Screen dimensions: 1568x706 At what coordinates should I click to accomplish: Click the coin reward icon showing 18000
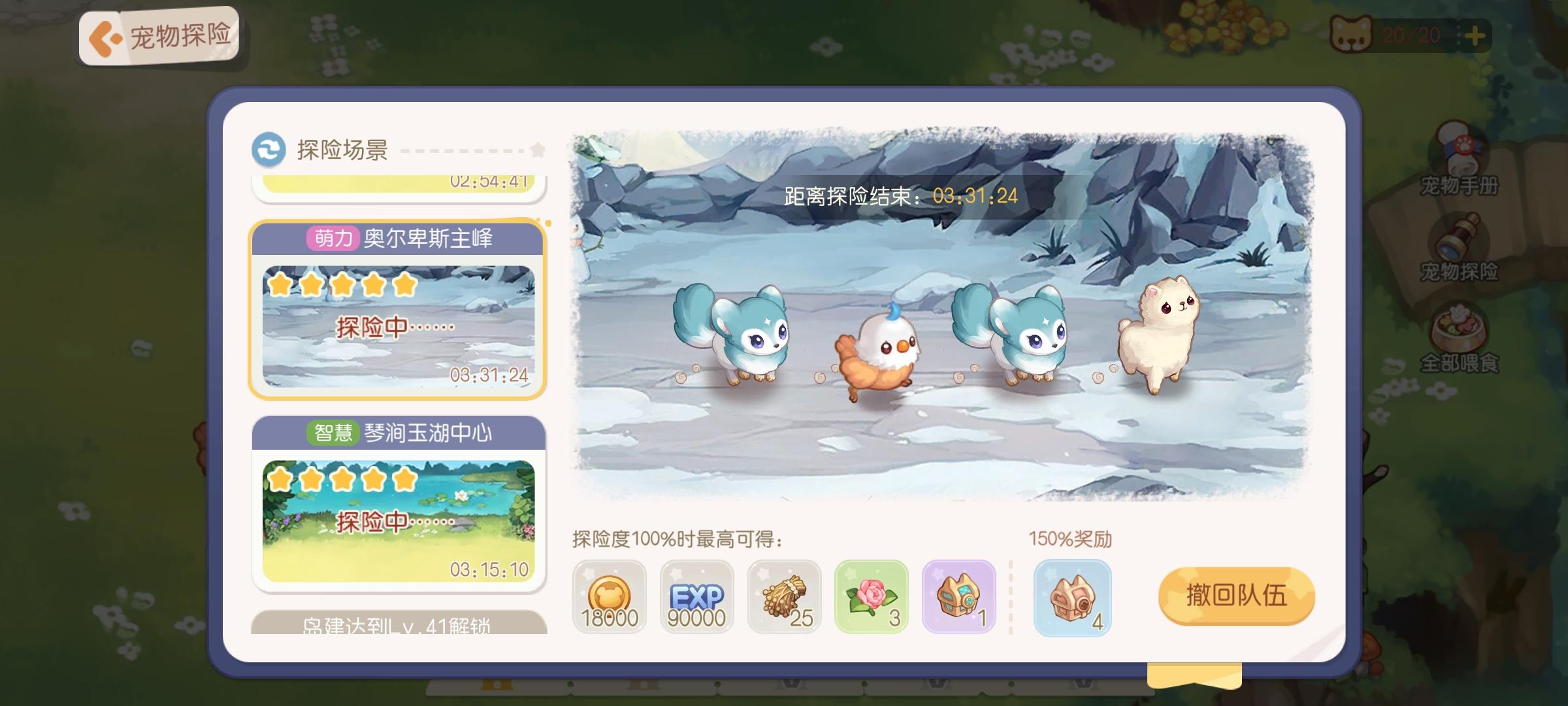609,596
